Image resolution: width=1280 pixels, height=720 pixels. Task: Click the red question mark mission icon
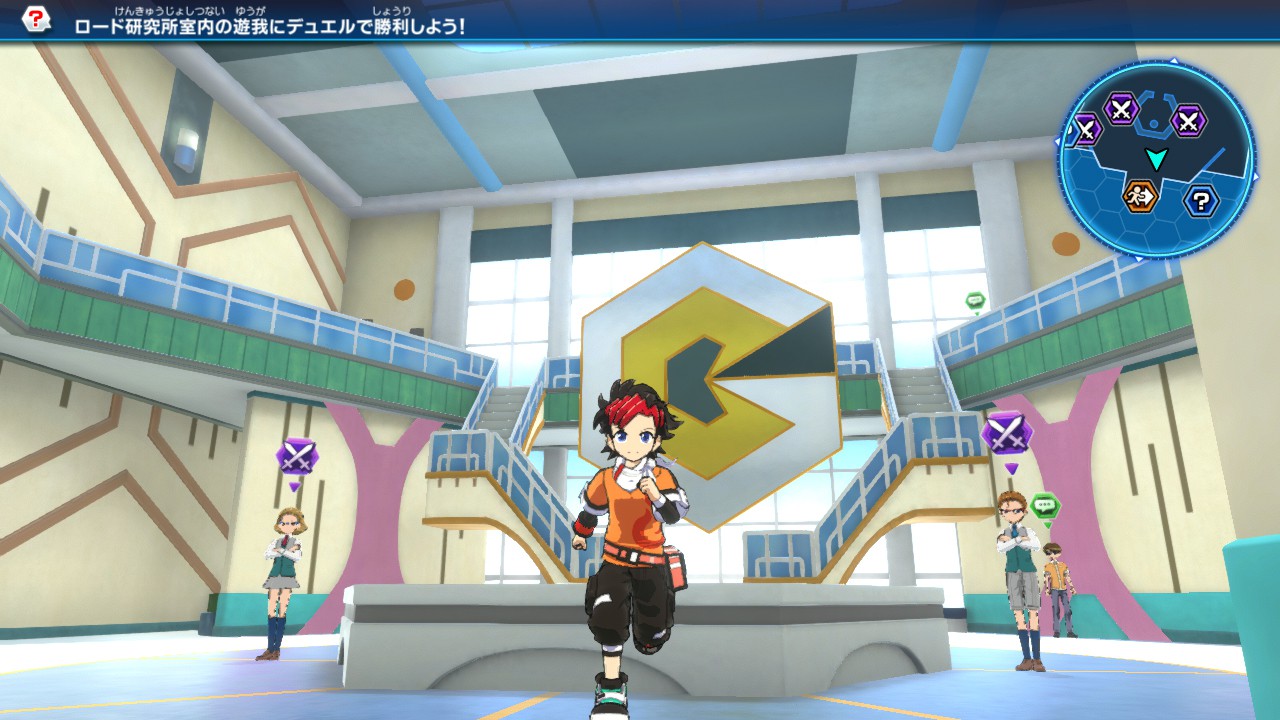[x=36, y=20]
